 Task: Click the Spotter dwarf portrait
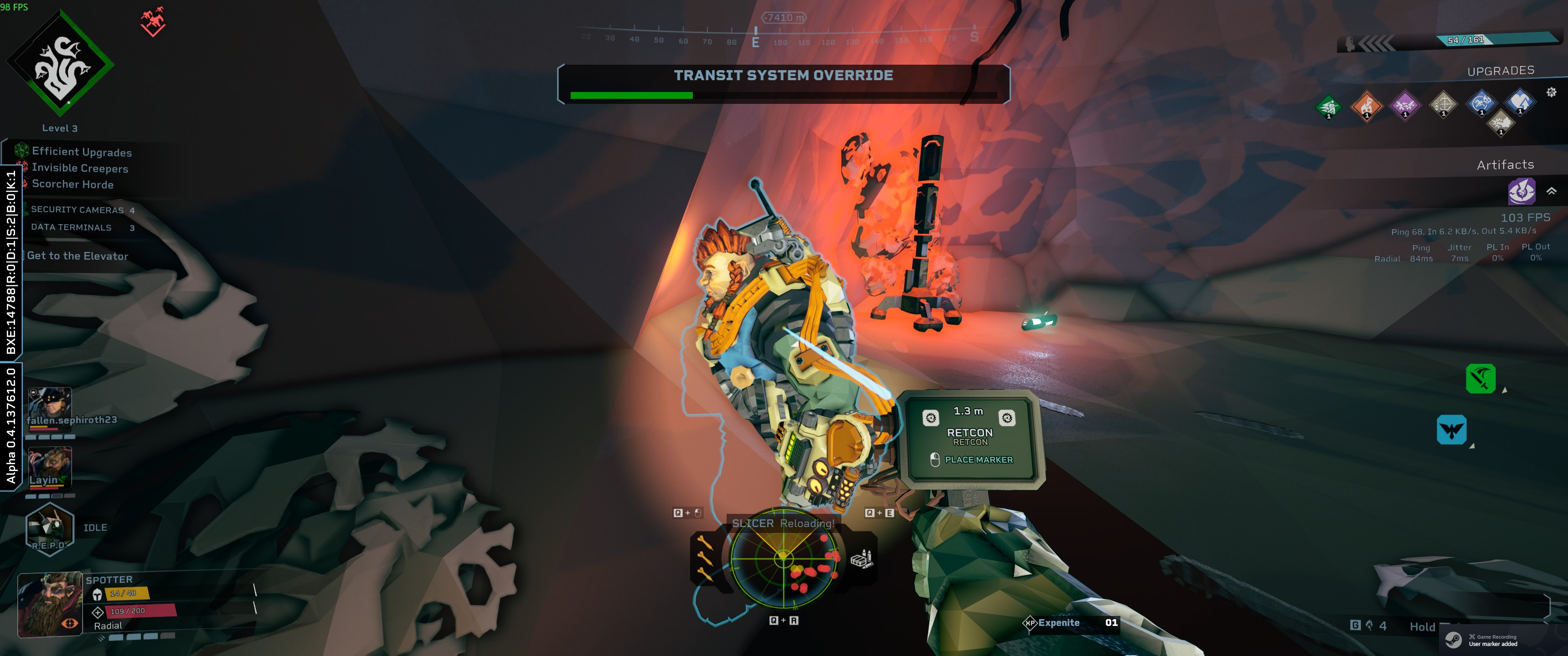click(51, 605)
